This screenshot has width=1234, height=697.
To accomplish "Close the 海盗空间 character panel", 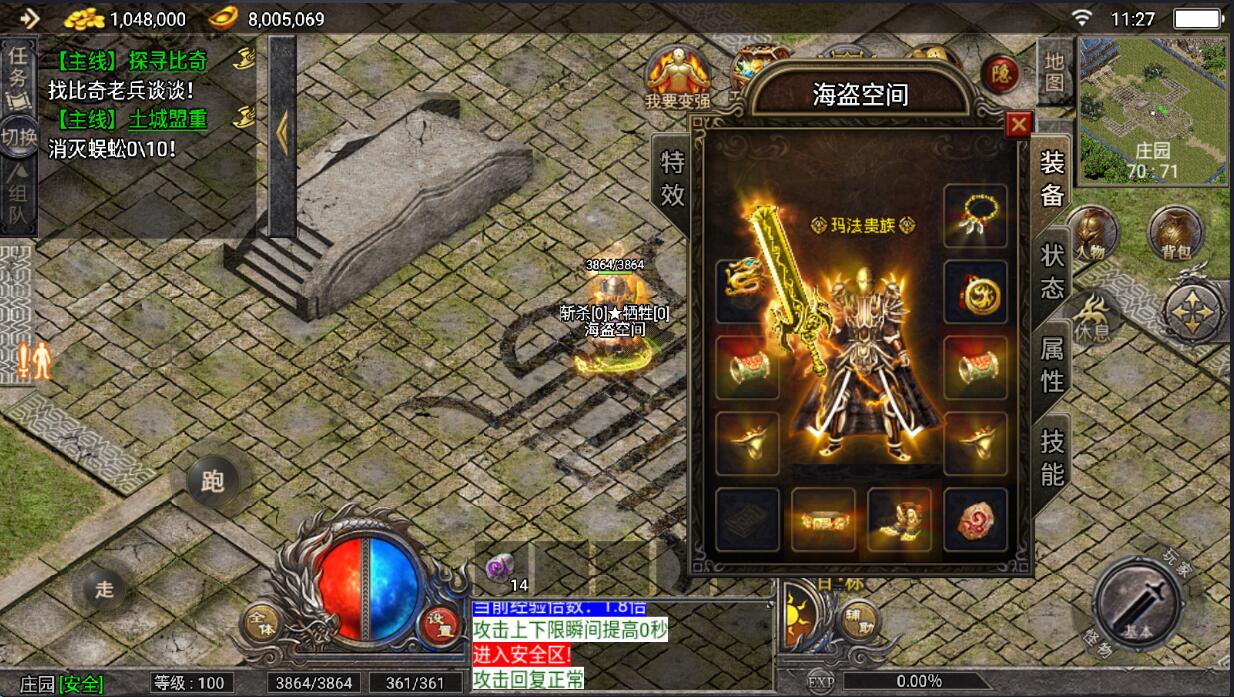I will (1018, 124).
